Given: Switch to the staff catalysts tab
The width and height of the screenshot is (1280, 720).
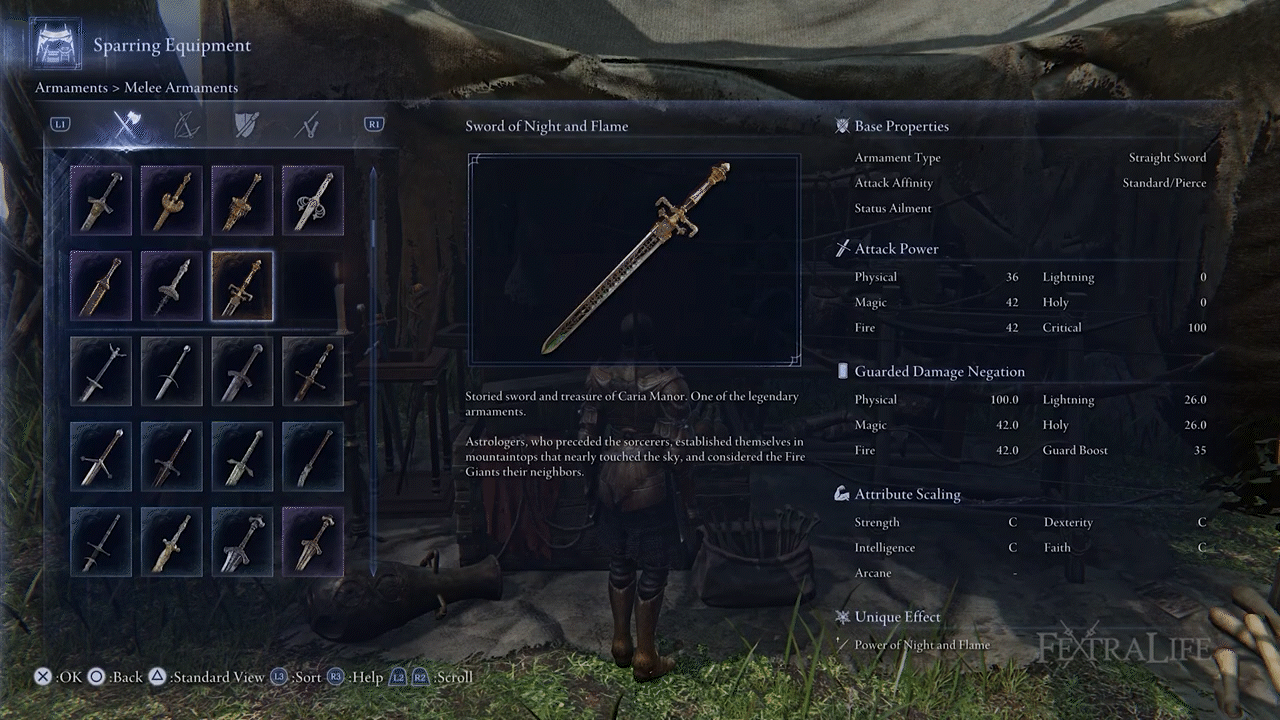Looking at the screenshot, I should 307,125.
